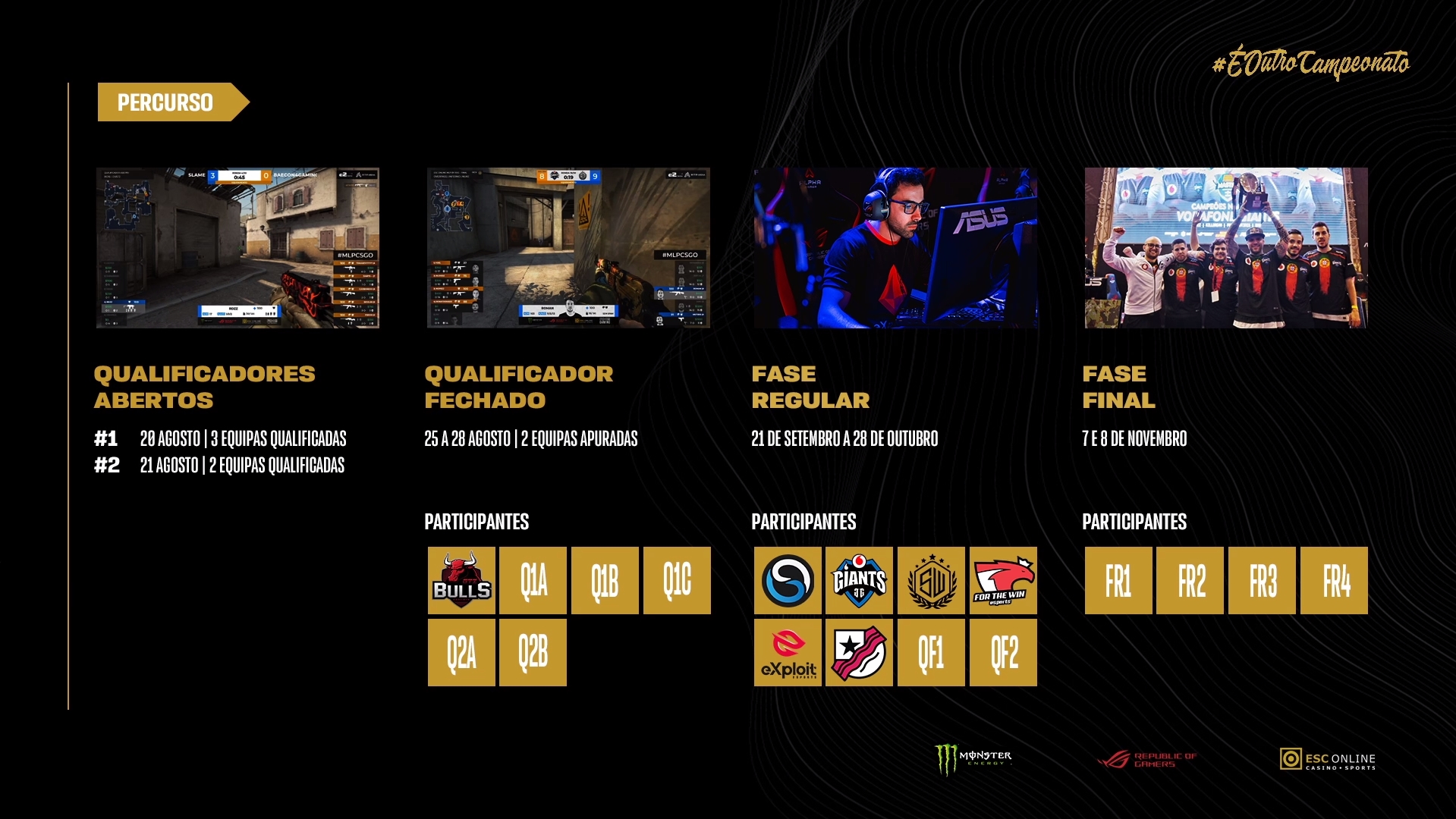Image resolution: width=1456 pixels, height=819 pixels.
Task: Click the Republic of Gamers logo
Action: pos(1147,759)
